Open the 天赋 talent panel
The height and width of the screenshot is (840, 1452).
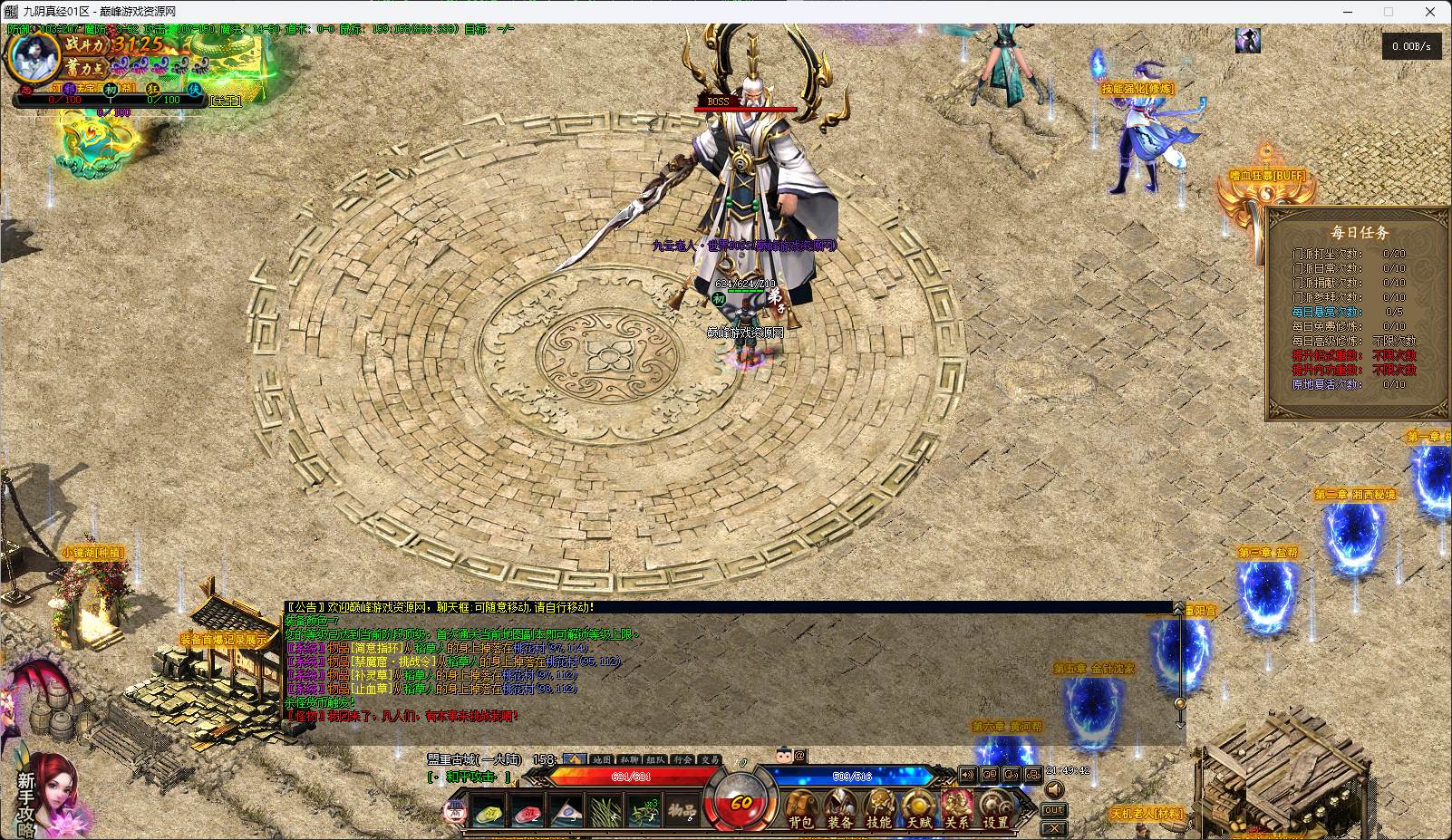[918, 809]
